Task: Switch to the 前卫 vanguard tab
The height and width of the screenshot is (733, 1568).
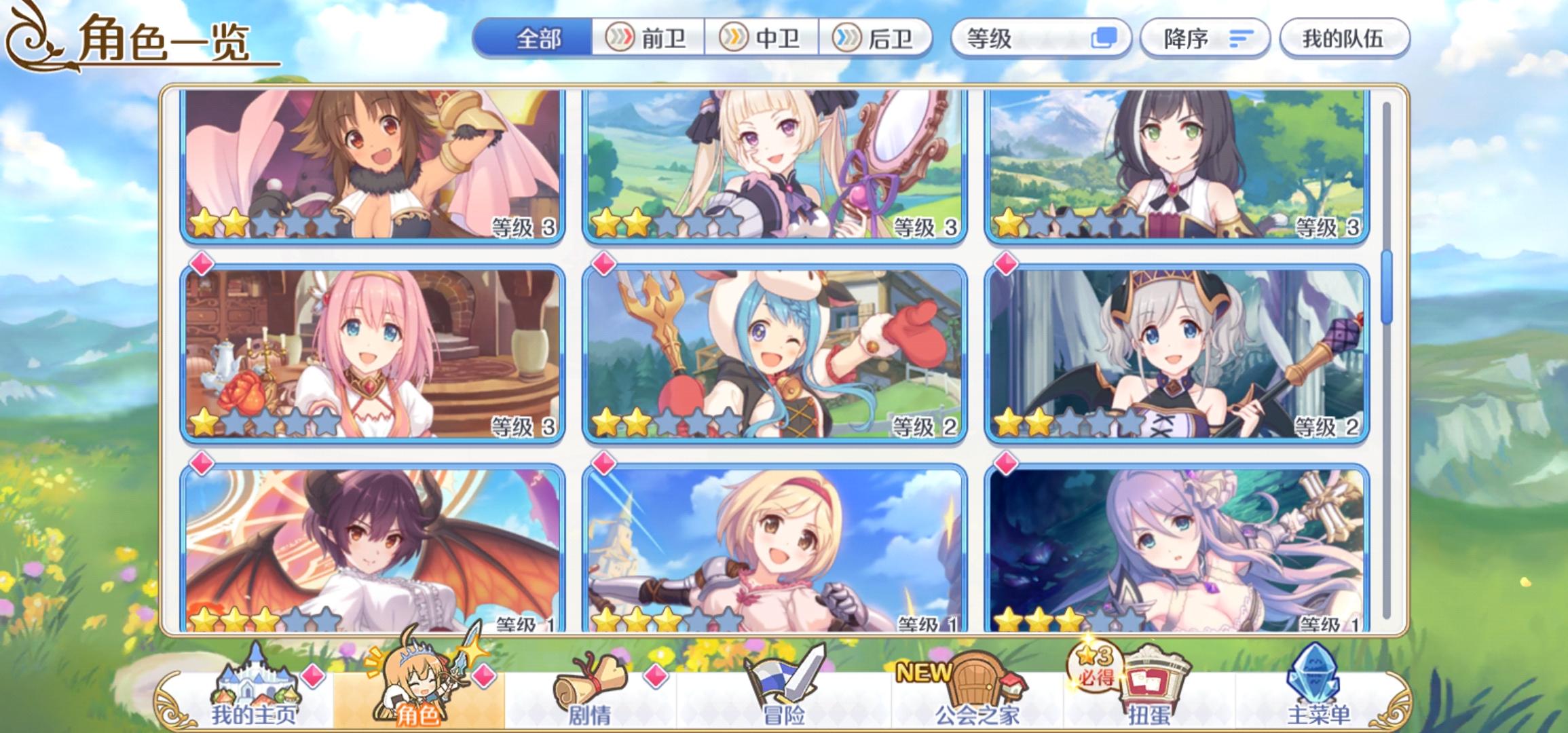Action: 648,39
